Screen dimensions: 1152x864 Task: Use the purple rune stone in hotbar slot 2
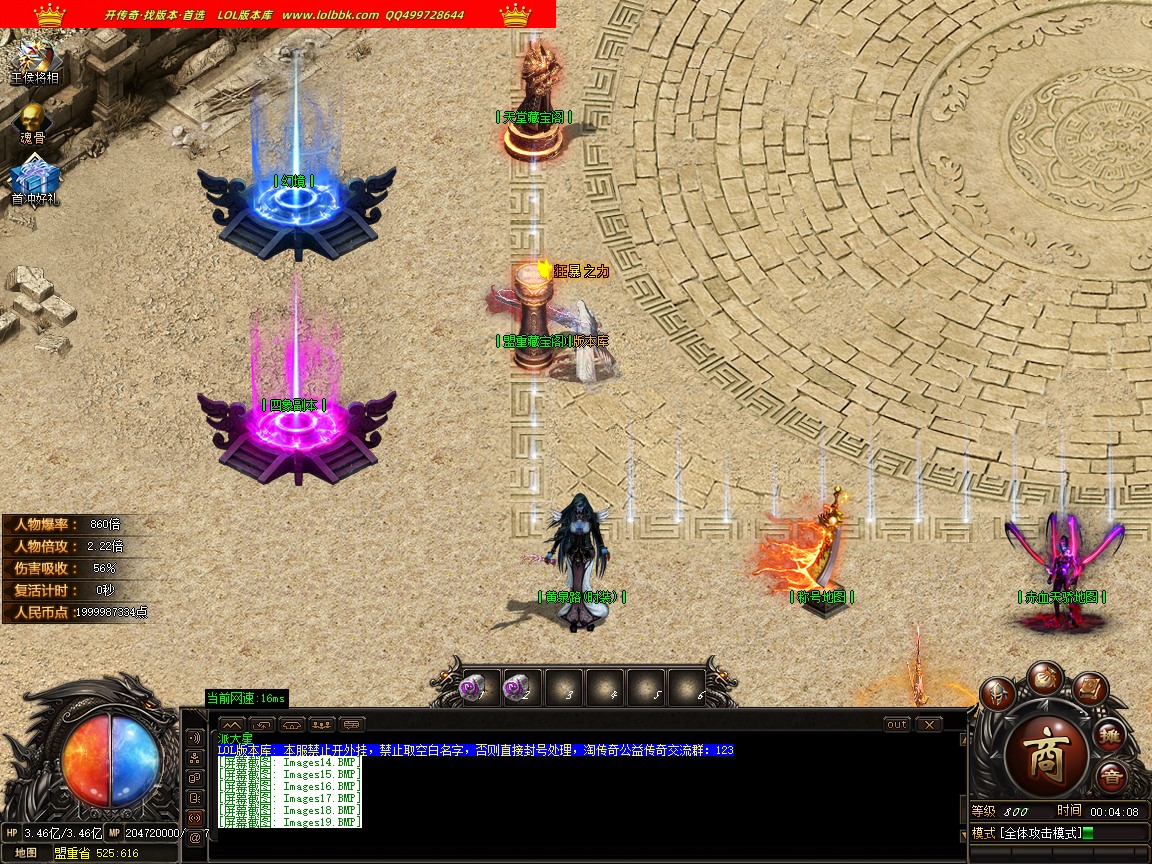520,688
